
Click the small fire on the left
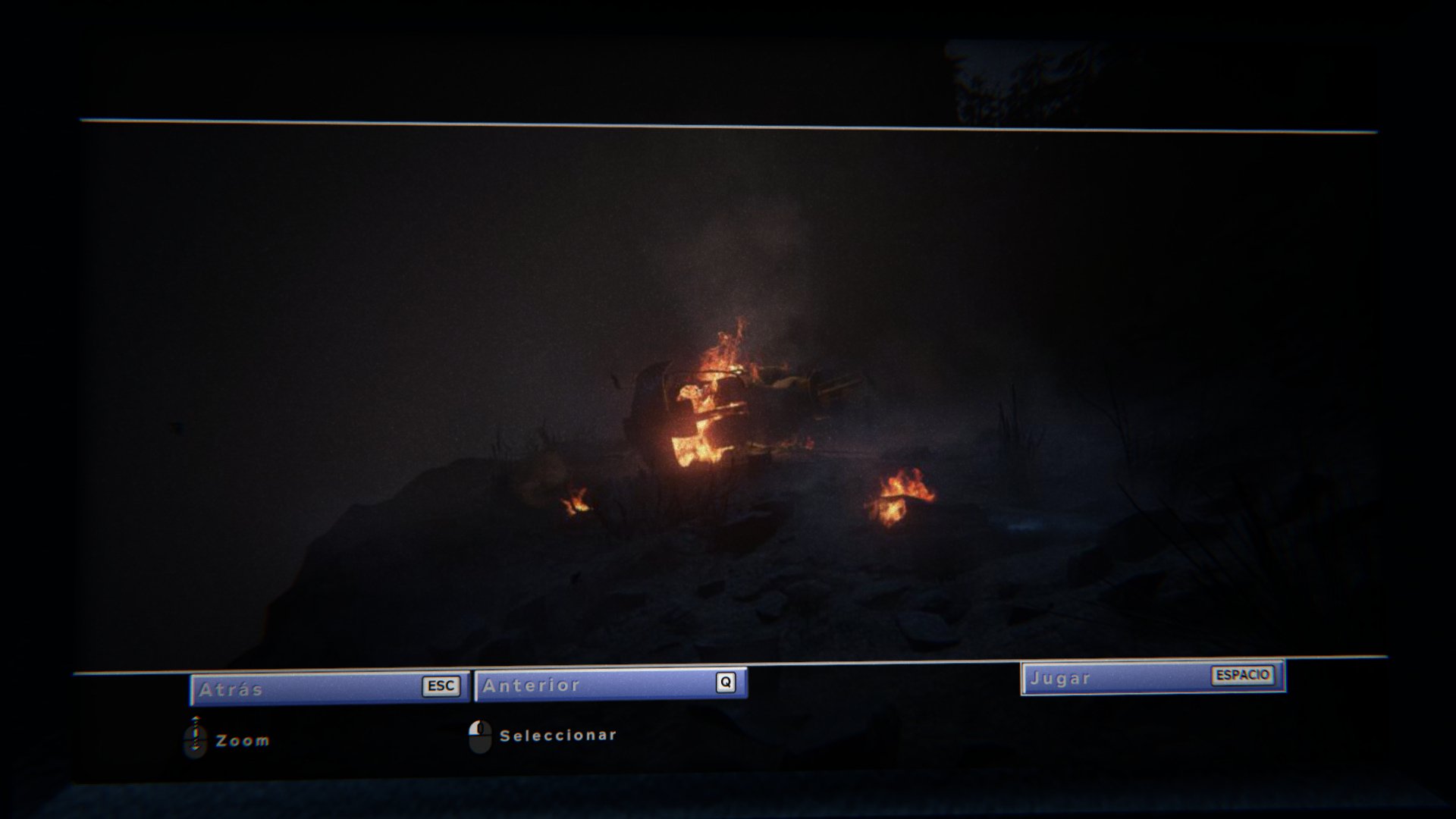pyautogui.click(x=578, y=502)
